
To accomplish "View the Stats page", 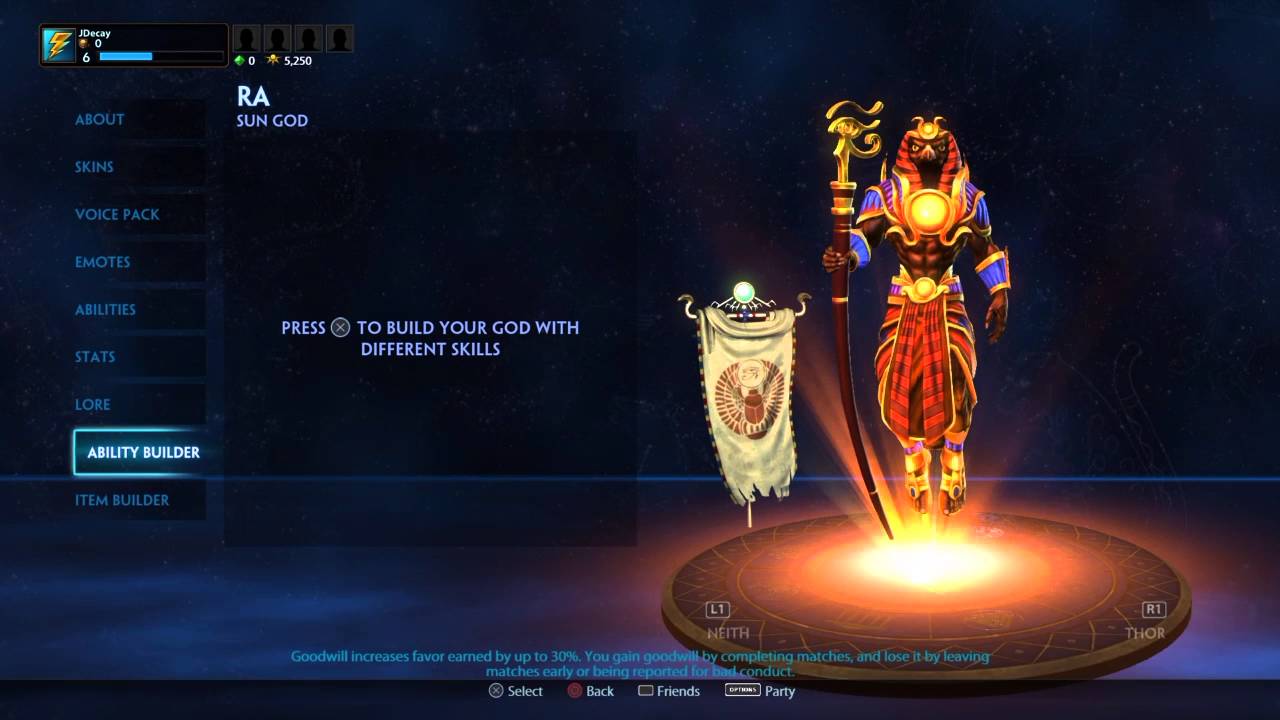I will pyautogui.click(x=95, y=357).
